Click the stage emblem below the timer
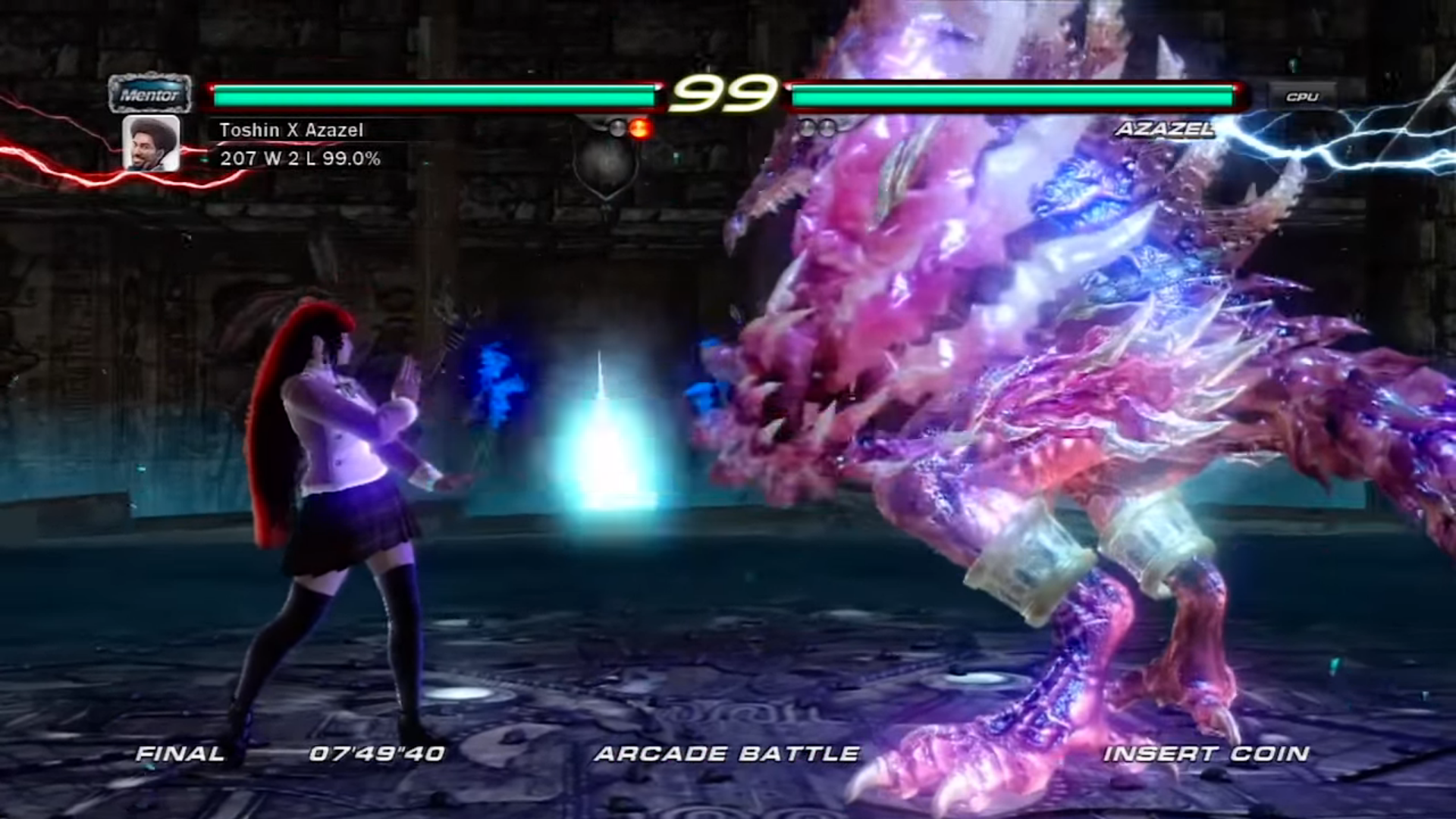 607,163
